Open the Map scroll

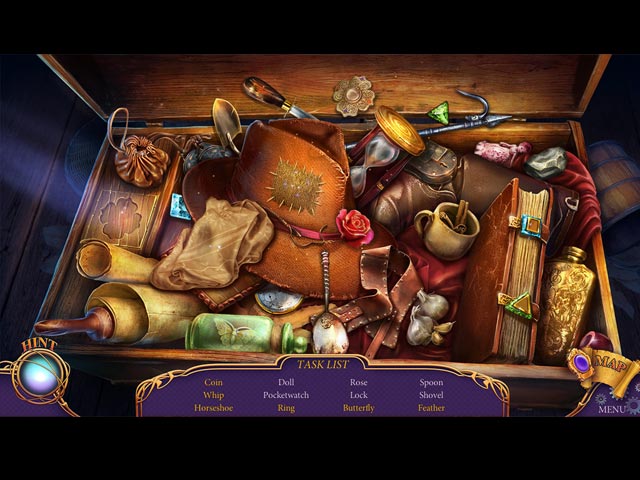tap(606, 366)
